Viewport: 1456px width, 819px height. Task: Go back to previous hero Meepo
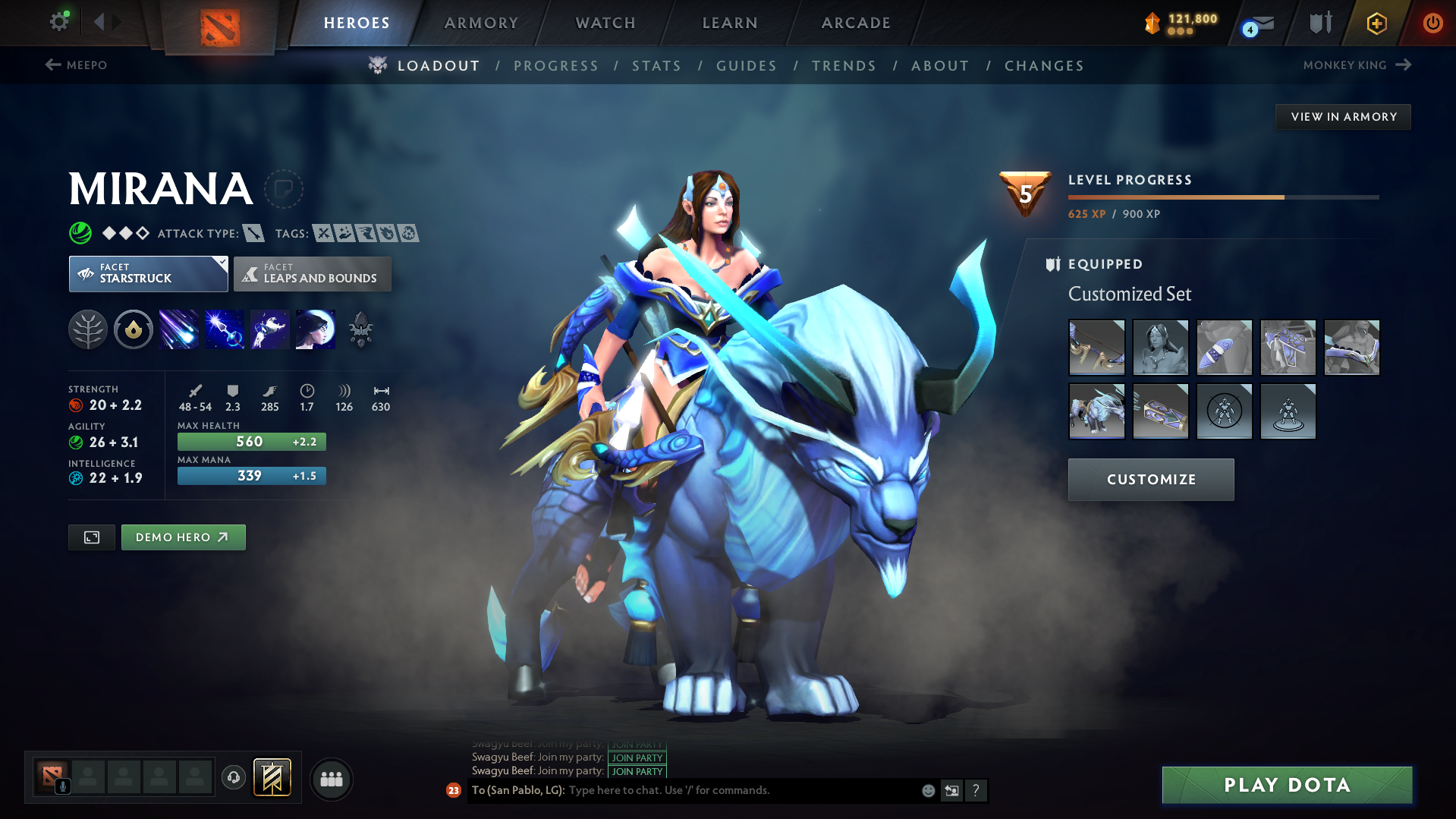77,65
